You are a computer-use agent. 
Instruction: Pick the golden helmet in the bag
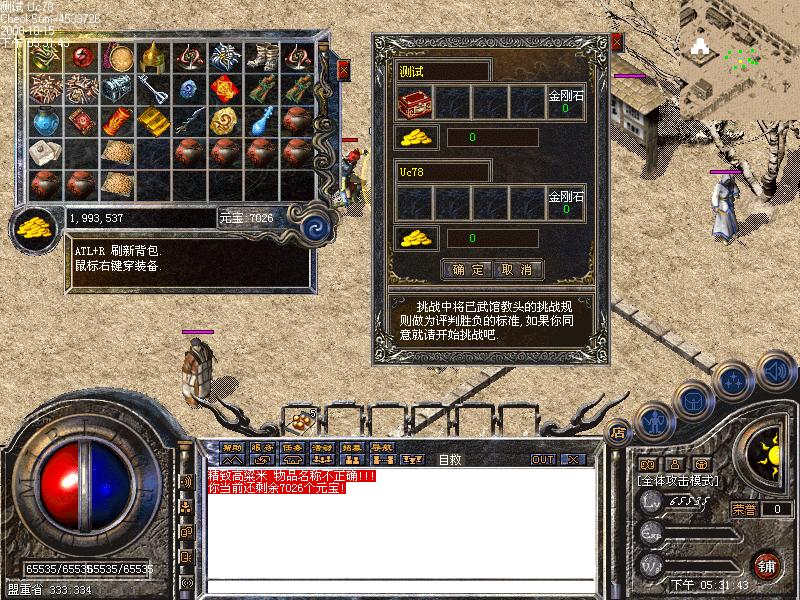153,56
